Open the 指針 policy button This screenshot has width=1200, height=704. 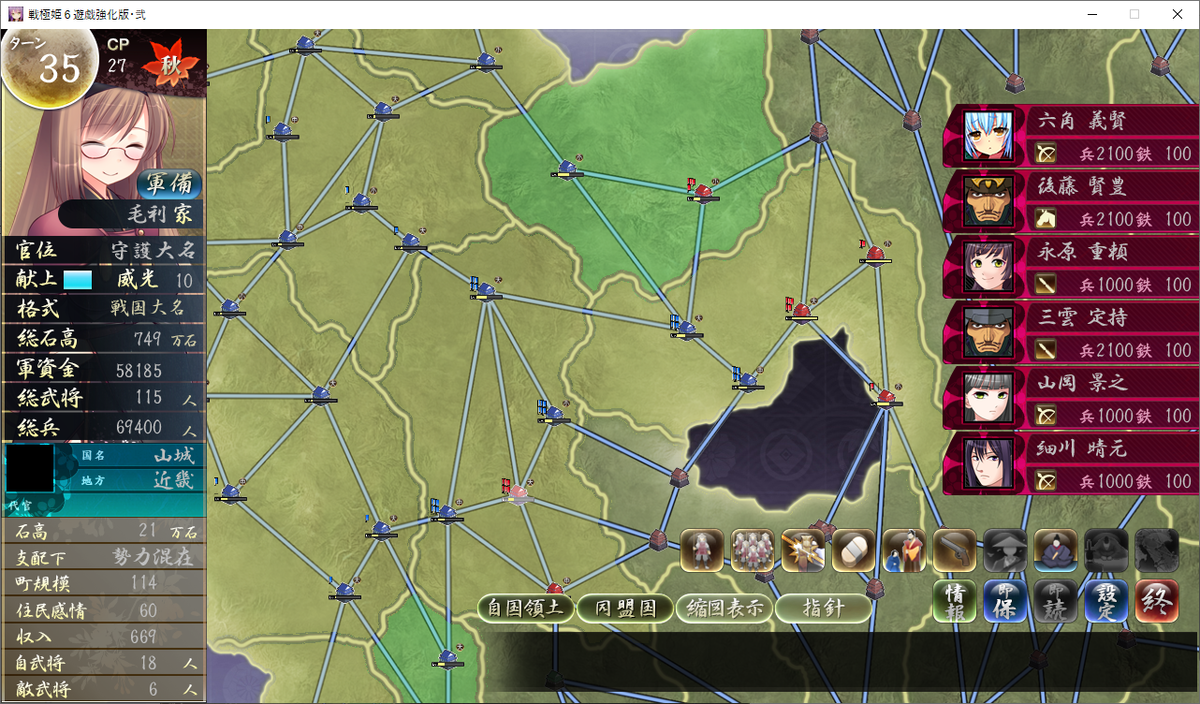823,608
